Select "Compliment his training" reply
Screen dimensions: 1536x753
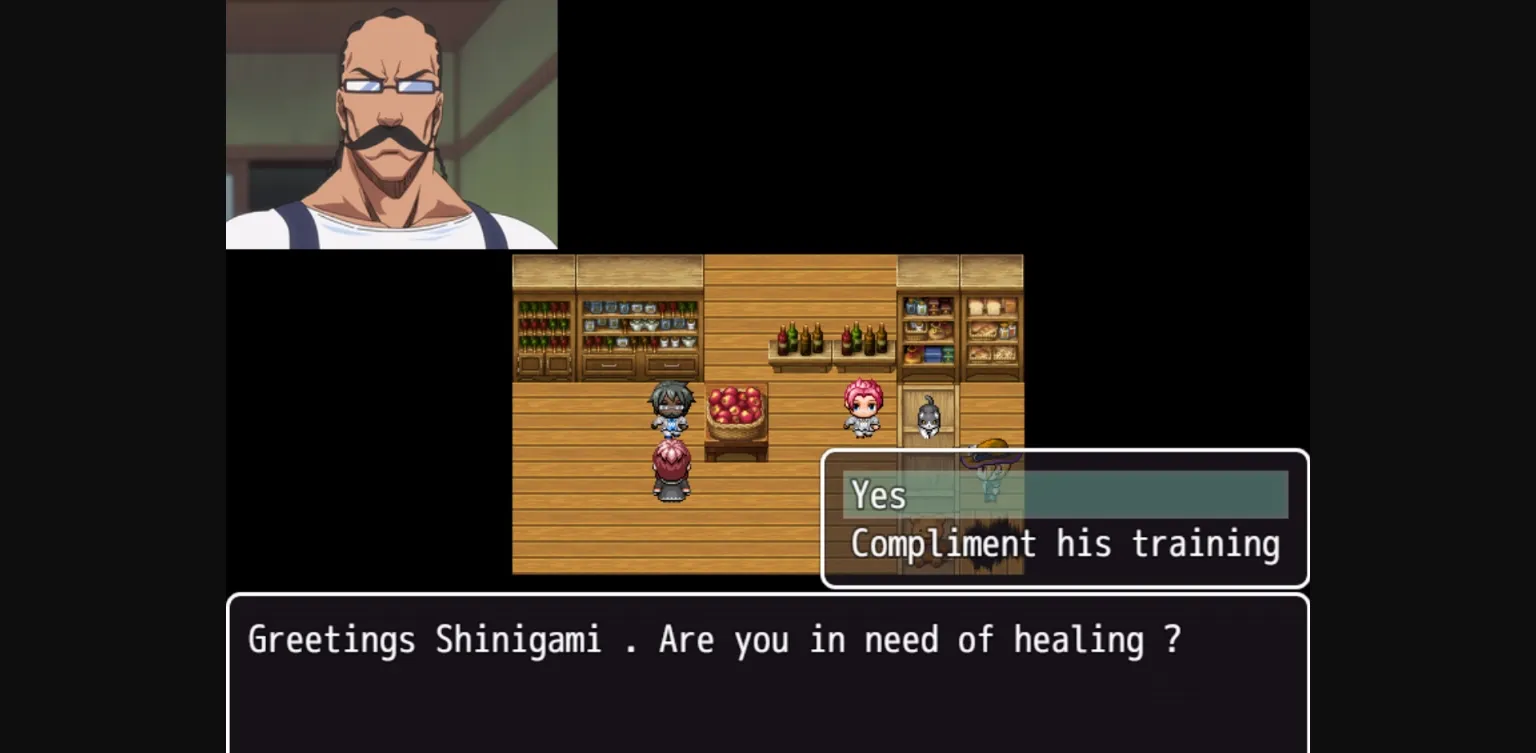point(1064,544)
